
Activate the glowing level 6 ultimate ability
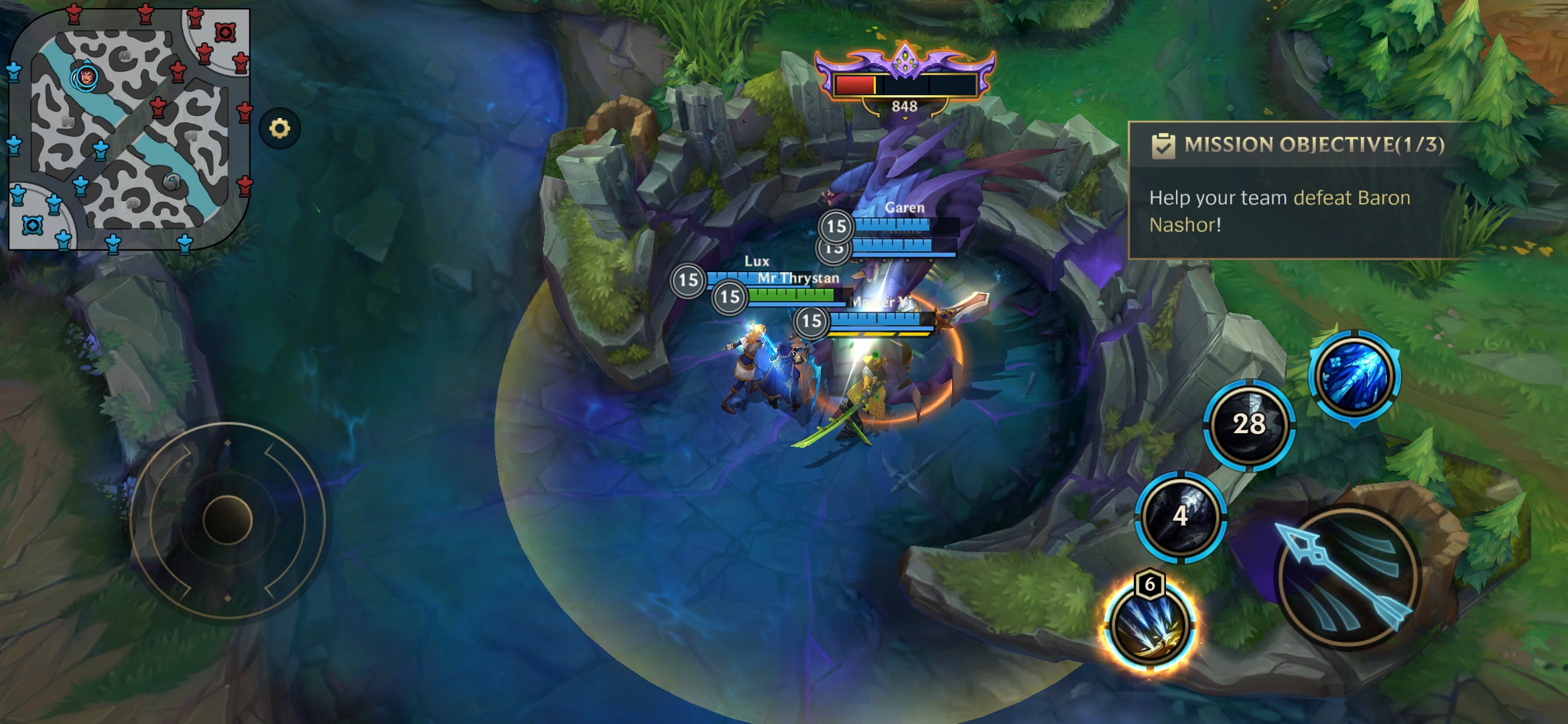tap(1149, 625)
